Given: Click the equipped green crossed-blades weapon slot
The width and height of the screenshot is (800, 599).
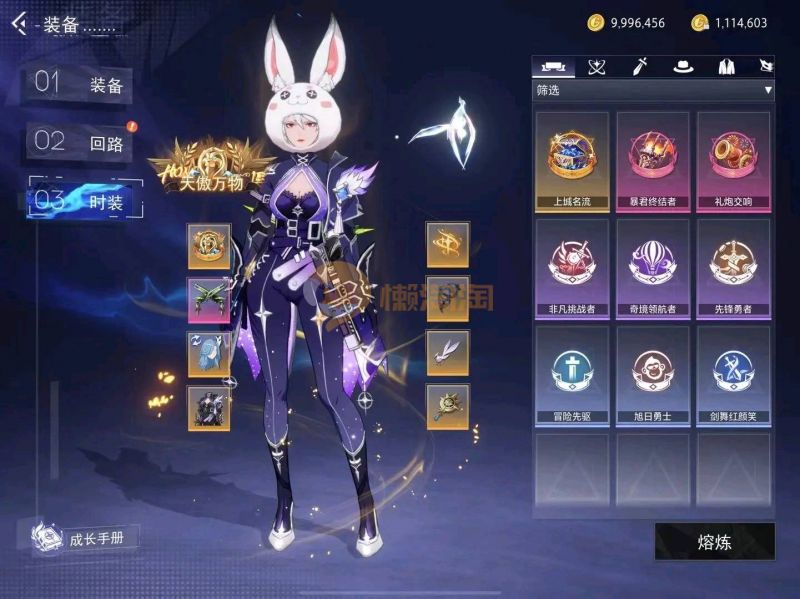Looking at the screenshot, I should pyautogui.click(x=209, y=299).
